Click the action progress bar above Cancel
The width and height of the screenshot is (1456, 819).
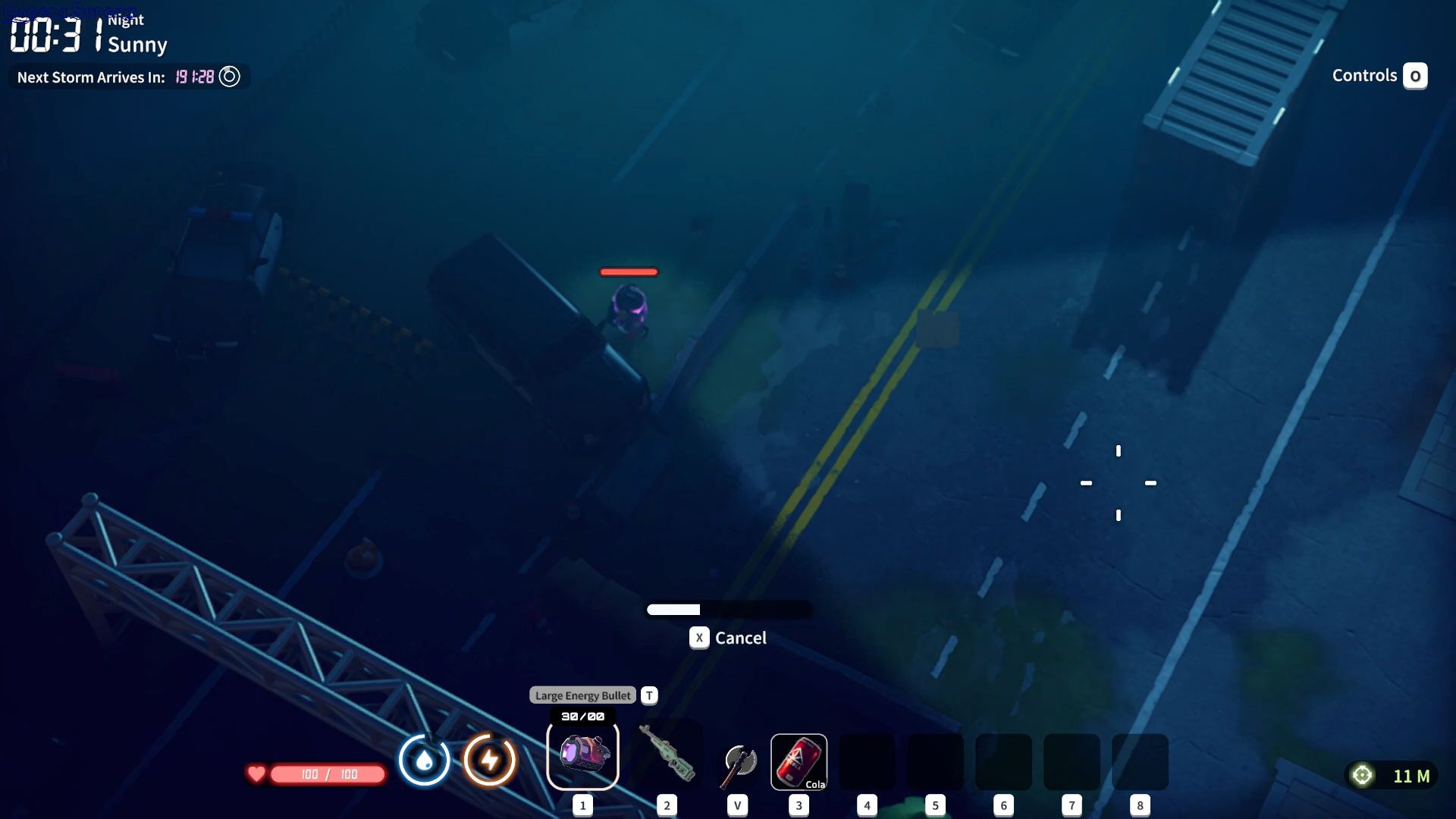point(728,610)
